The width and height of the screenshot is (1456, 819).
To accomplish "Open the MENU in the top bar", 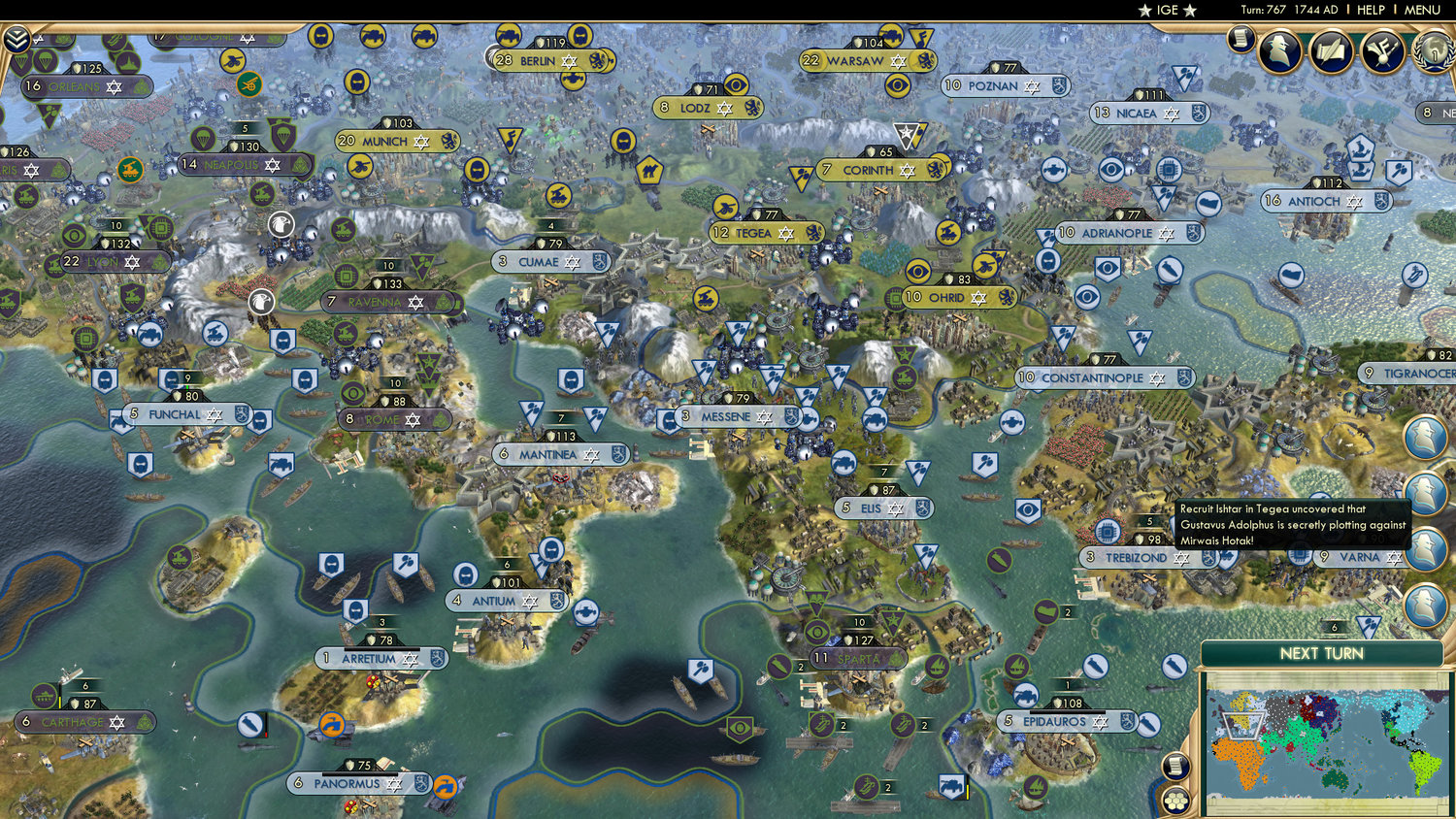I will pyautogui.click(x=1421, y=10).
